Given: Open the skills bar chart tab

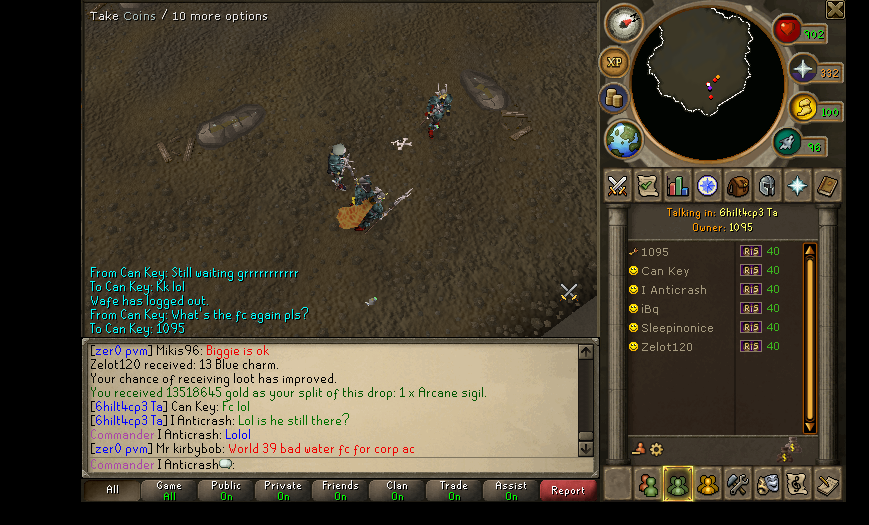Looking at the screenshot, I should coord(677,186).
